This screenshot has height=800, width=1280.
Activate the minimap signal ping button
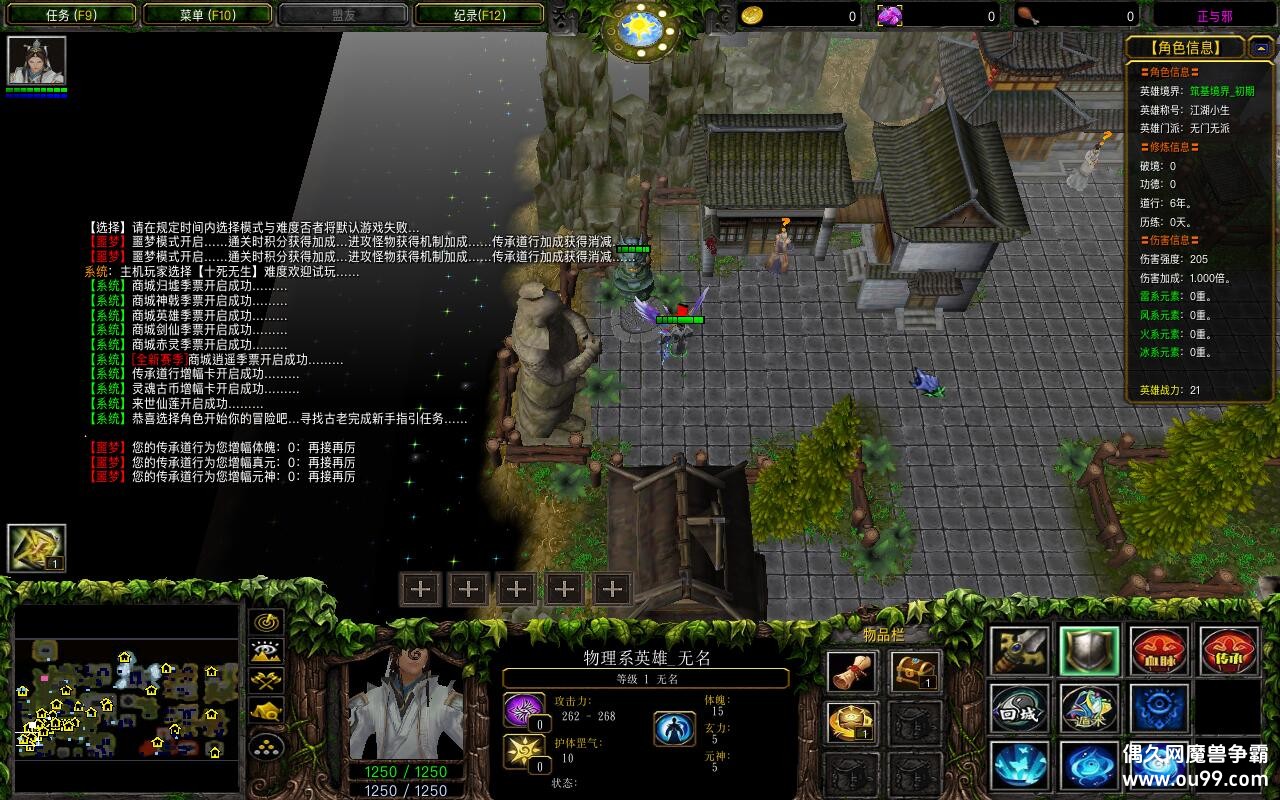267,622
